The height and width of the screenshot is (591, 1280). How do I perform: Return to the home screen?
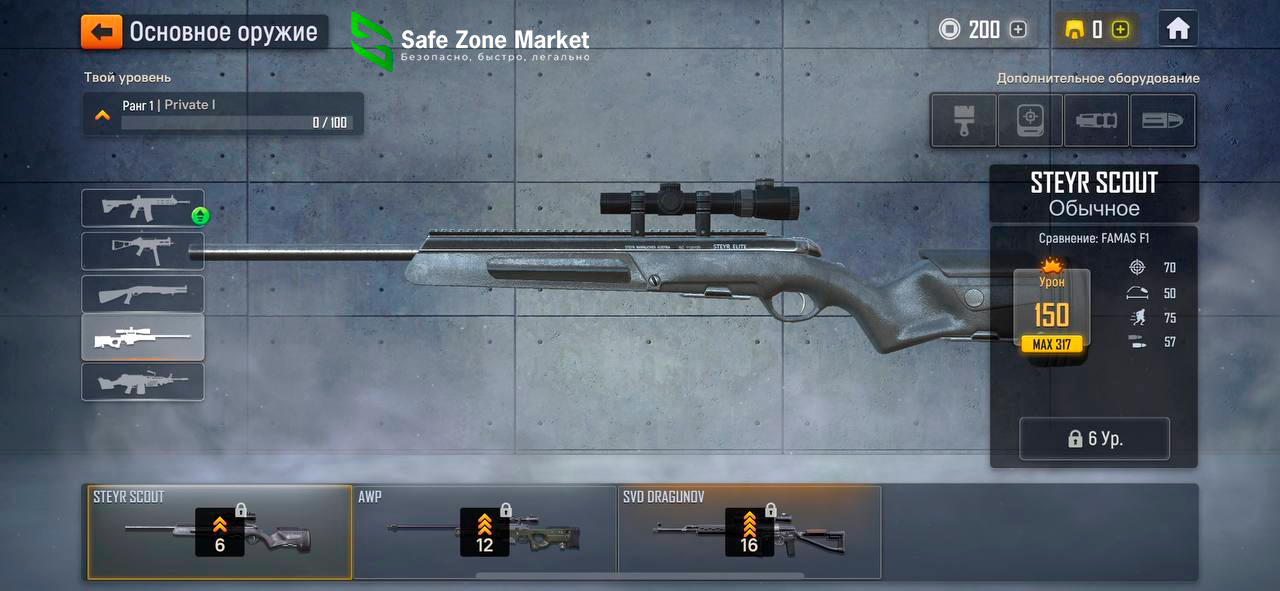click(1178, 30)
